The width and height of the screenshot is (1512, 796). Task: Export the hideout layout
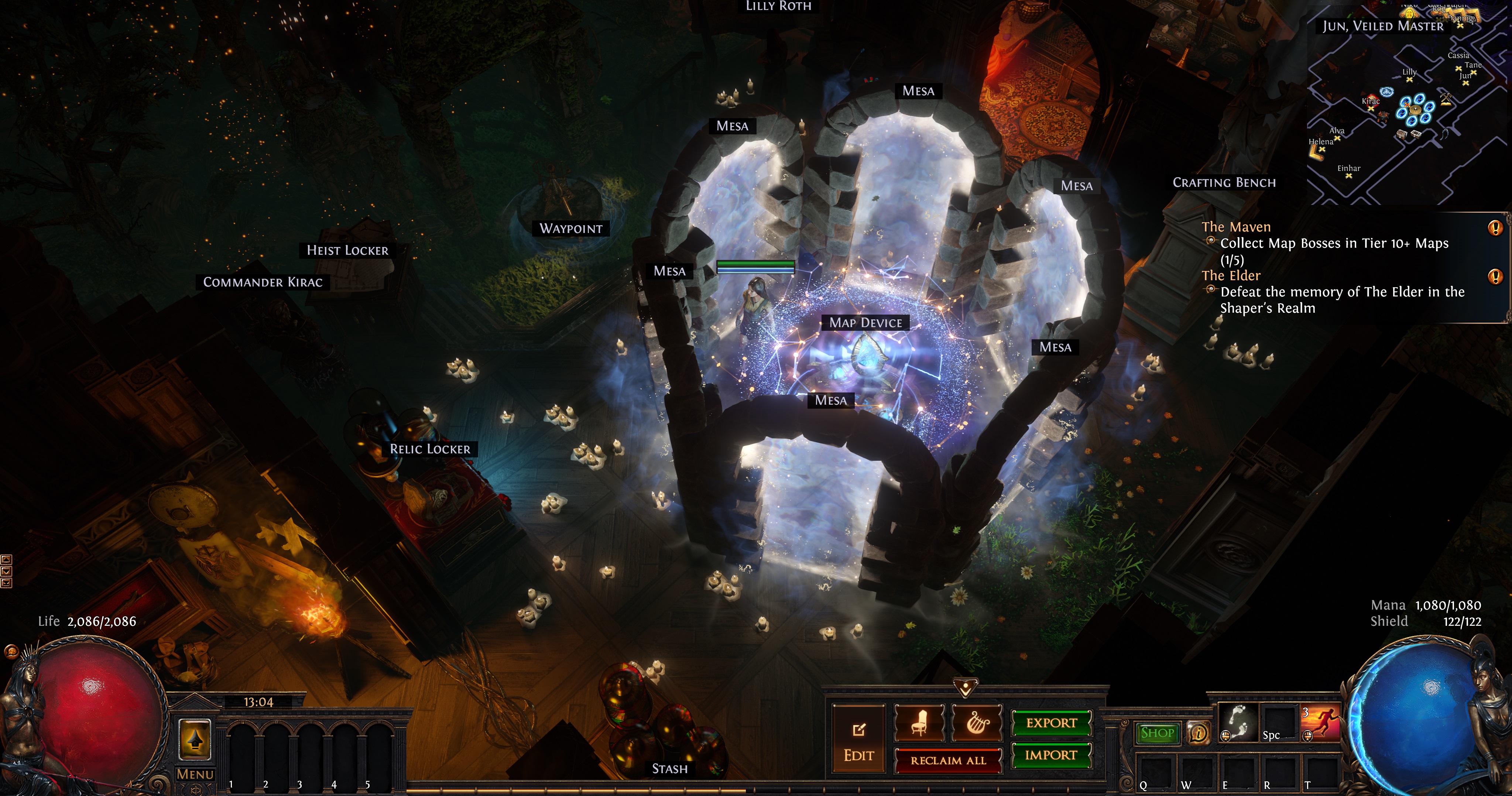coord(1051,723)
